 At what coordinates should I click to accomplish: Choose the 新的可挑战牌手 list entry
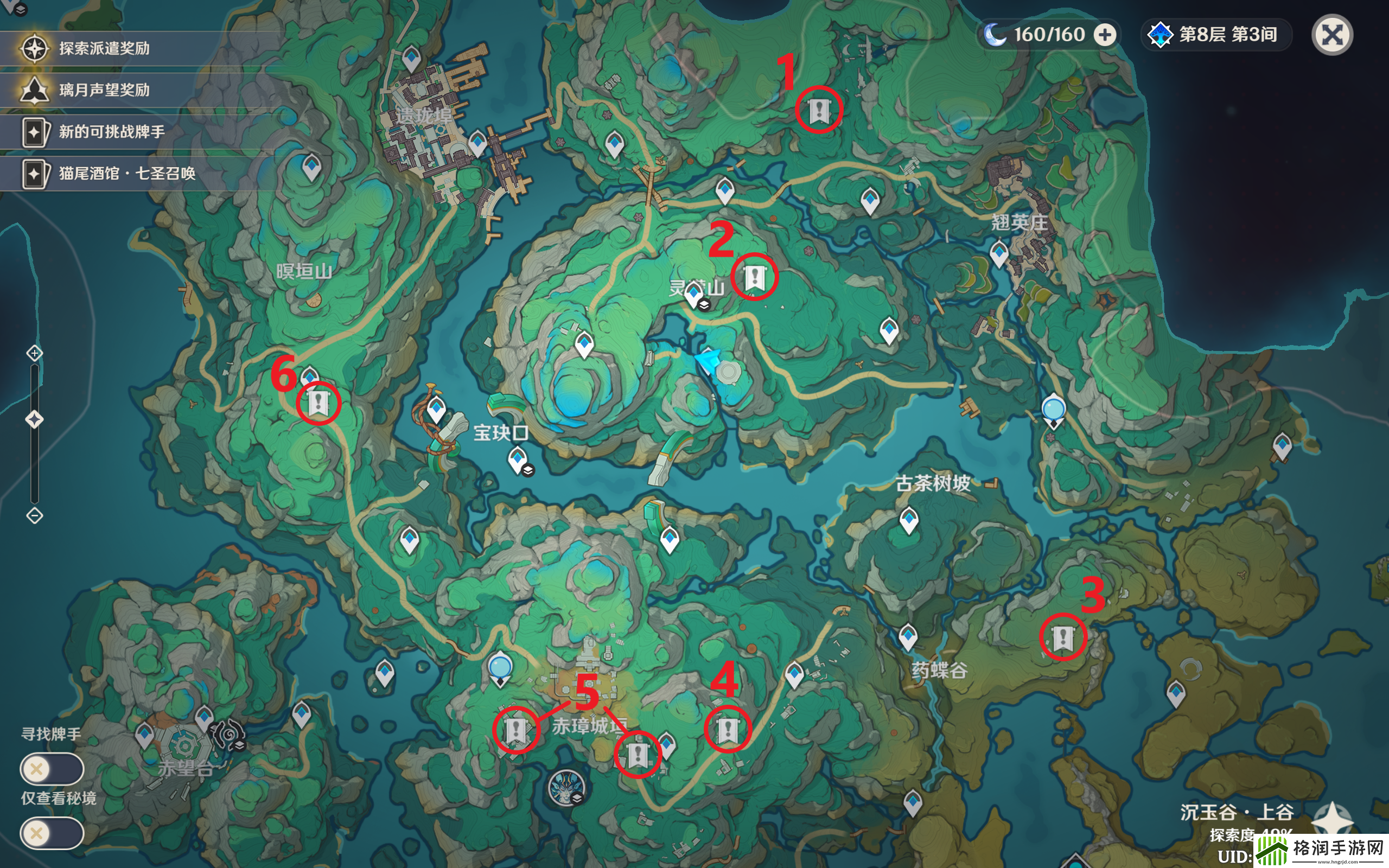[111, 132]
